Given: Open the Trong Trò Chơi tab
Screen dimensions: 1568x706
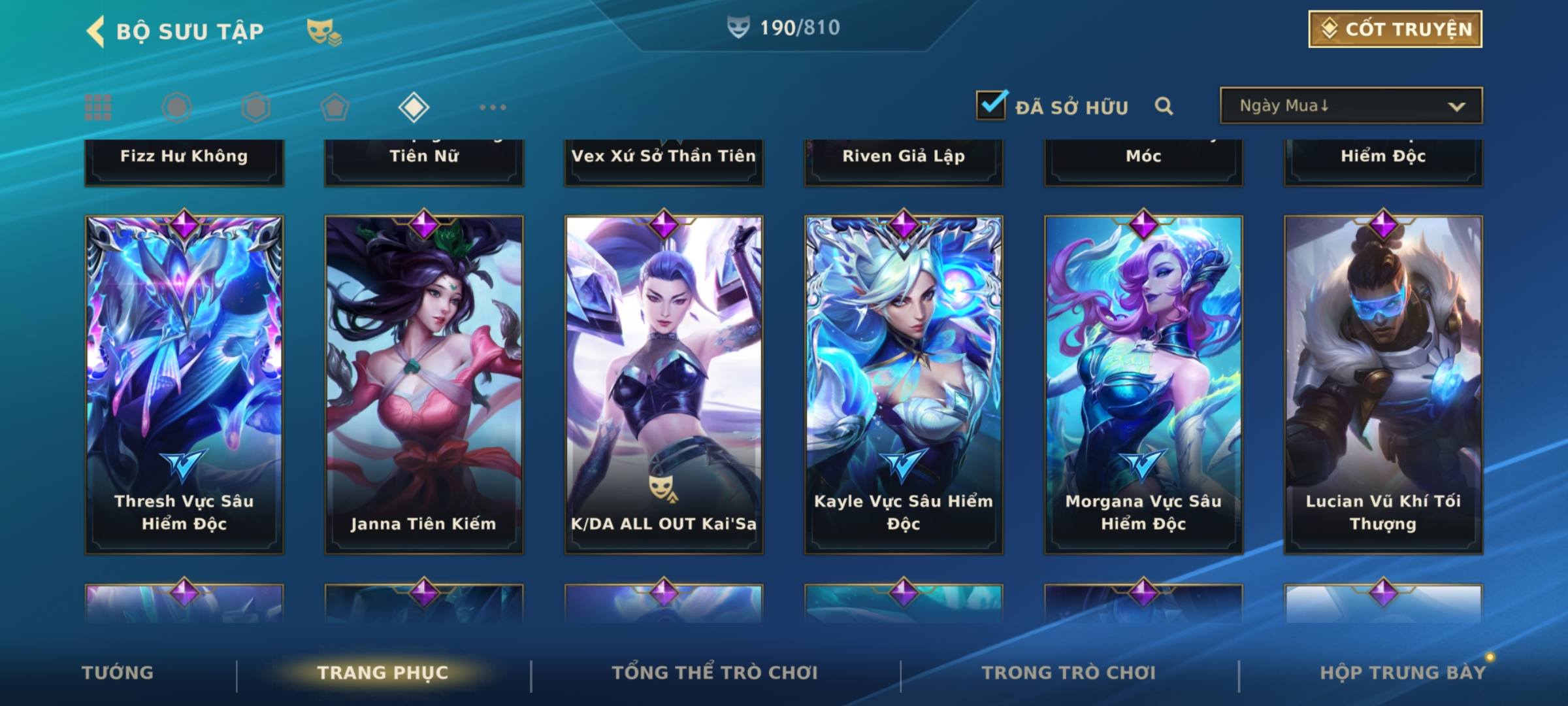Looking at the screenshot, I should tap(1069, 673).
